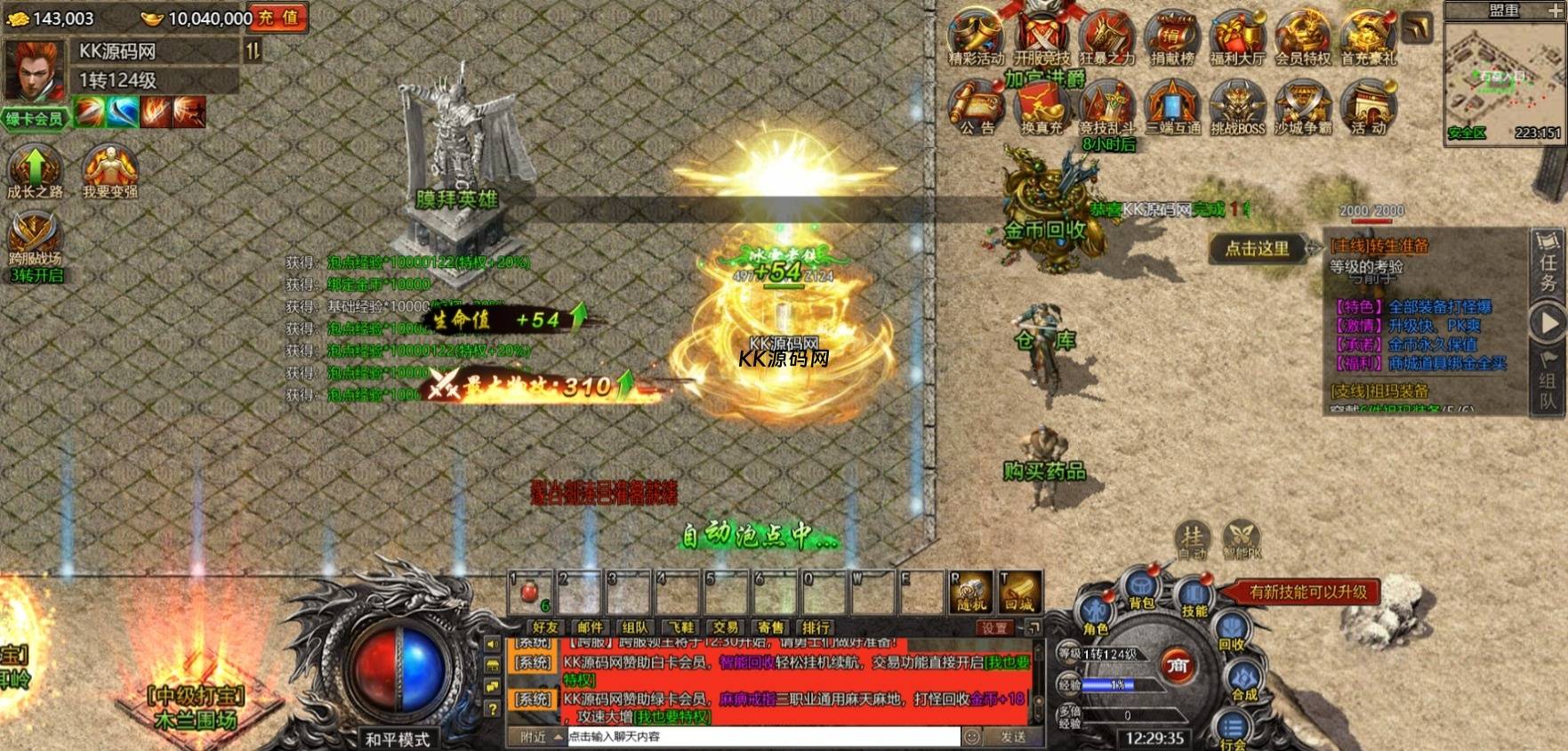Open the 背包 backpack
The image size is (1568, 751).
click(1141, 590)
